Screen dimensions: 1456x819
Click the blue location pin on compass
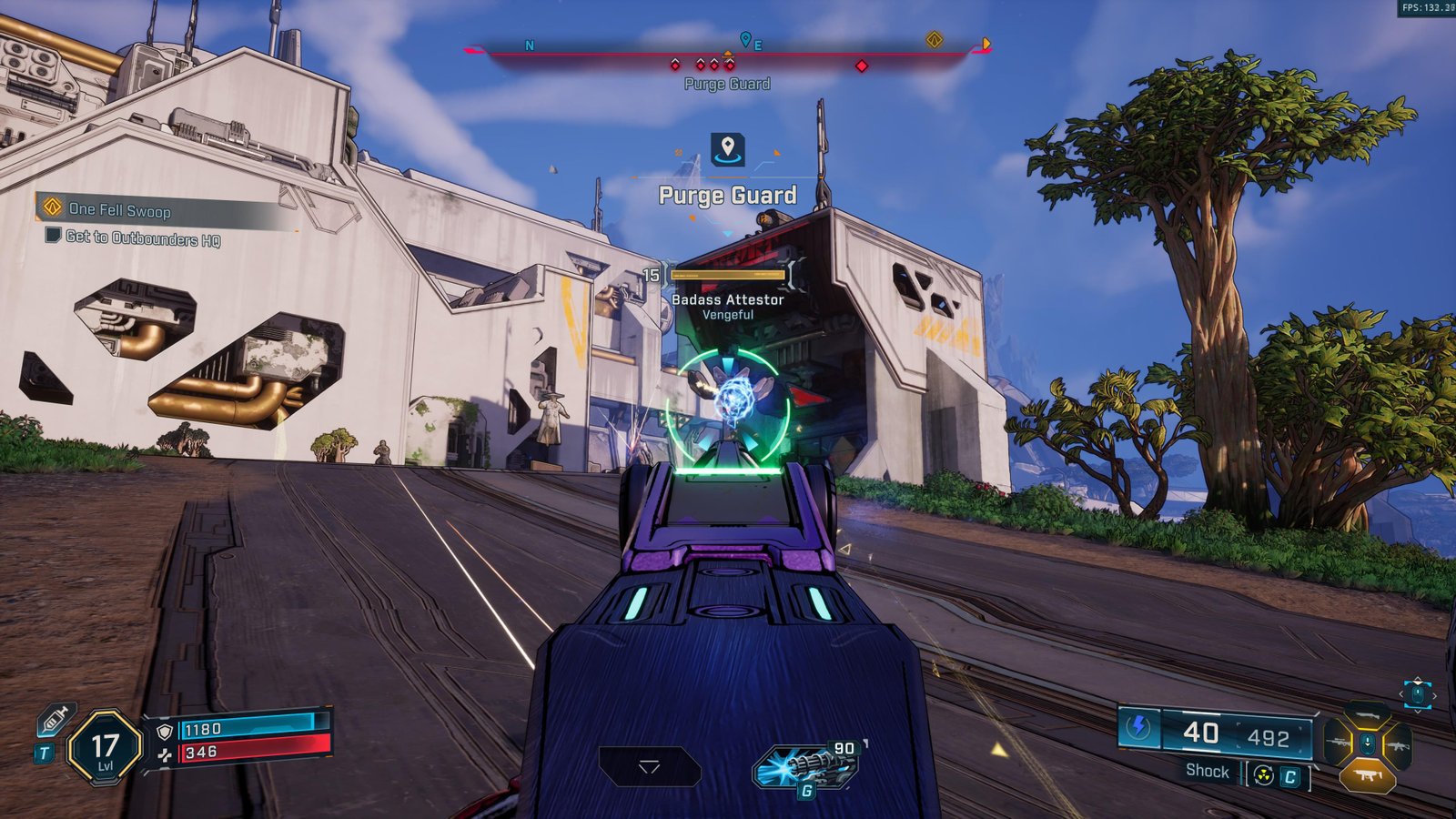[745, 39]
